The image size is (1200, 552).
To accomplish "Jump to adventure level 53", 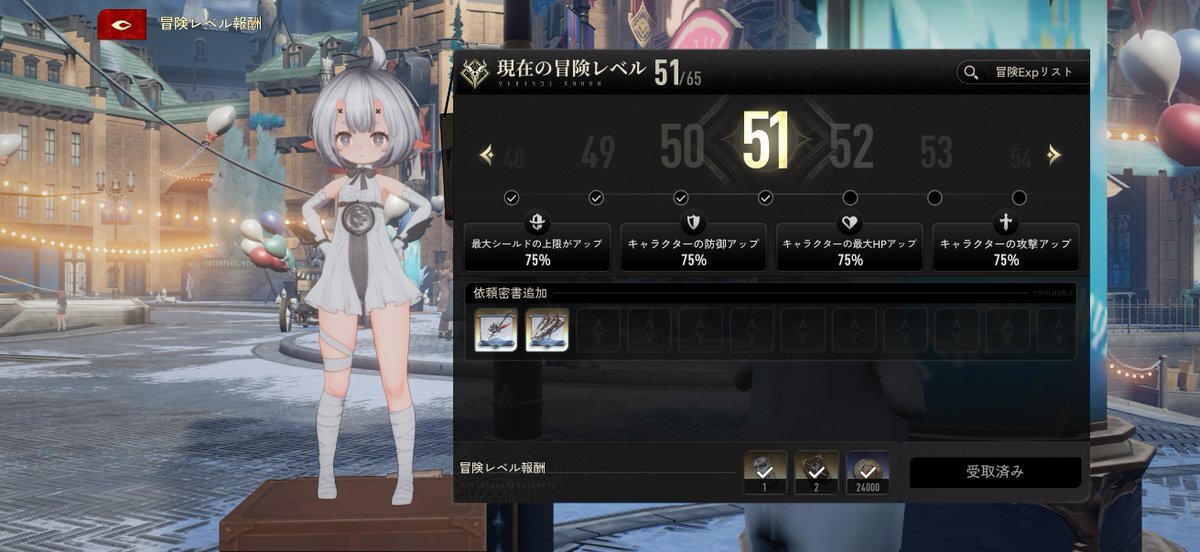I will coord(936,153).
